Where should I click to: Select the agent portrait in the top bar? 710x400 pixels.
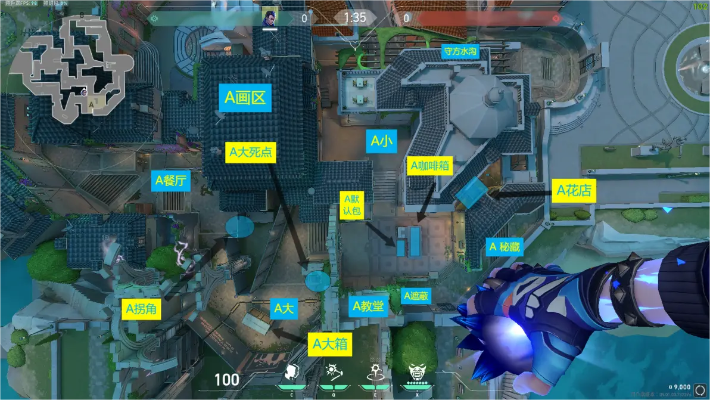270,17
